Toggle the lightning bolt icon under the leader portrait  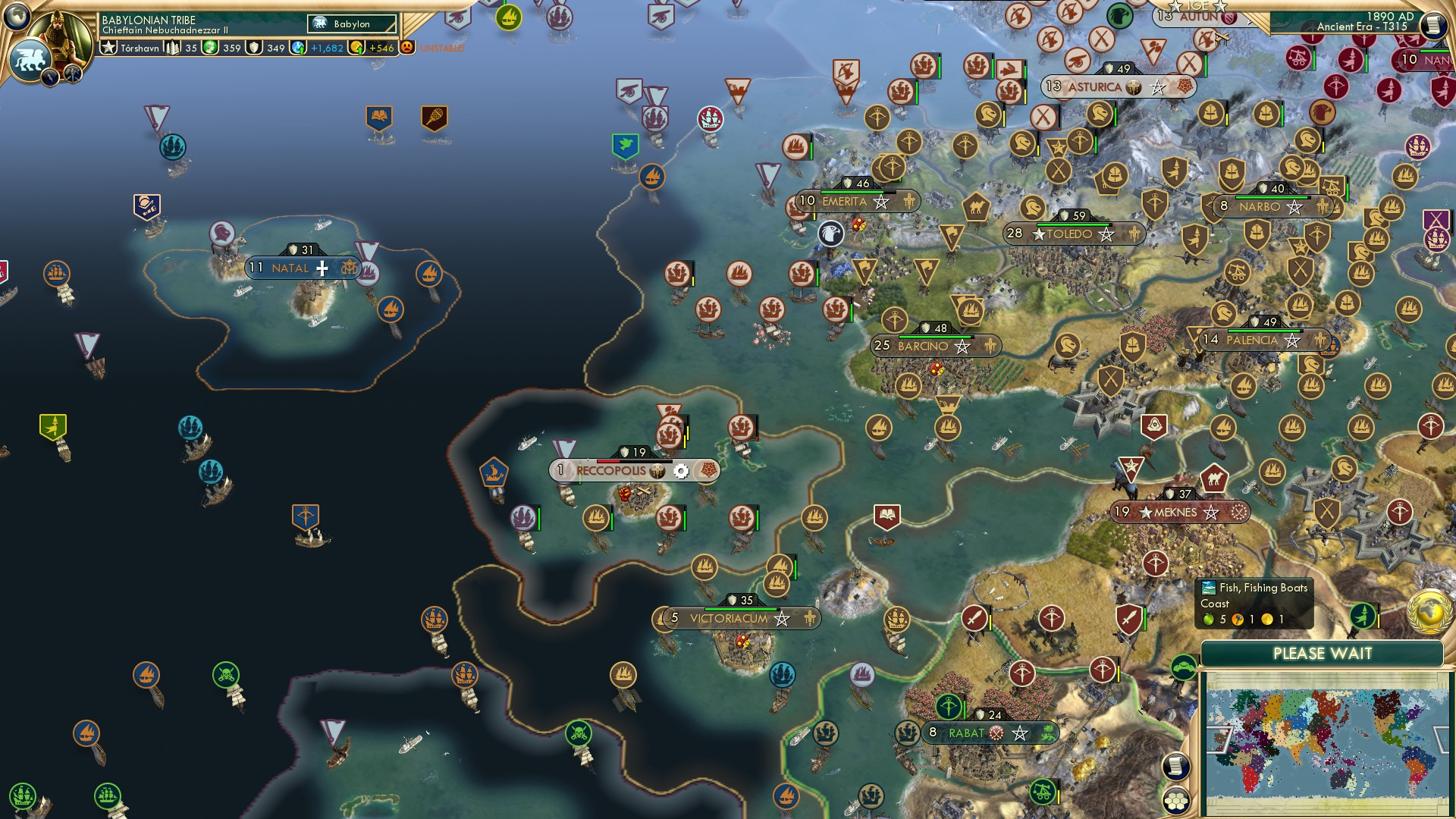tap(49, 77)
